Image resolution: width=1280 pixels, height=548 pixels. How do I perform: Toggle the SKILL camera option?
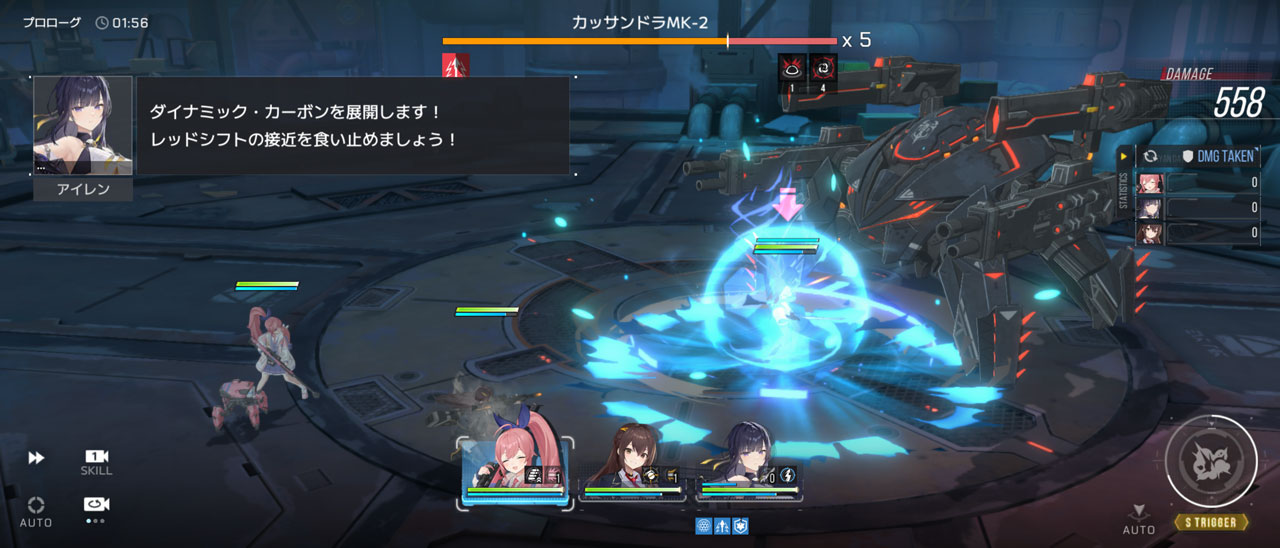click(x=96, y=461)
